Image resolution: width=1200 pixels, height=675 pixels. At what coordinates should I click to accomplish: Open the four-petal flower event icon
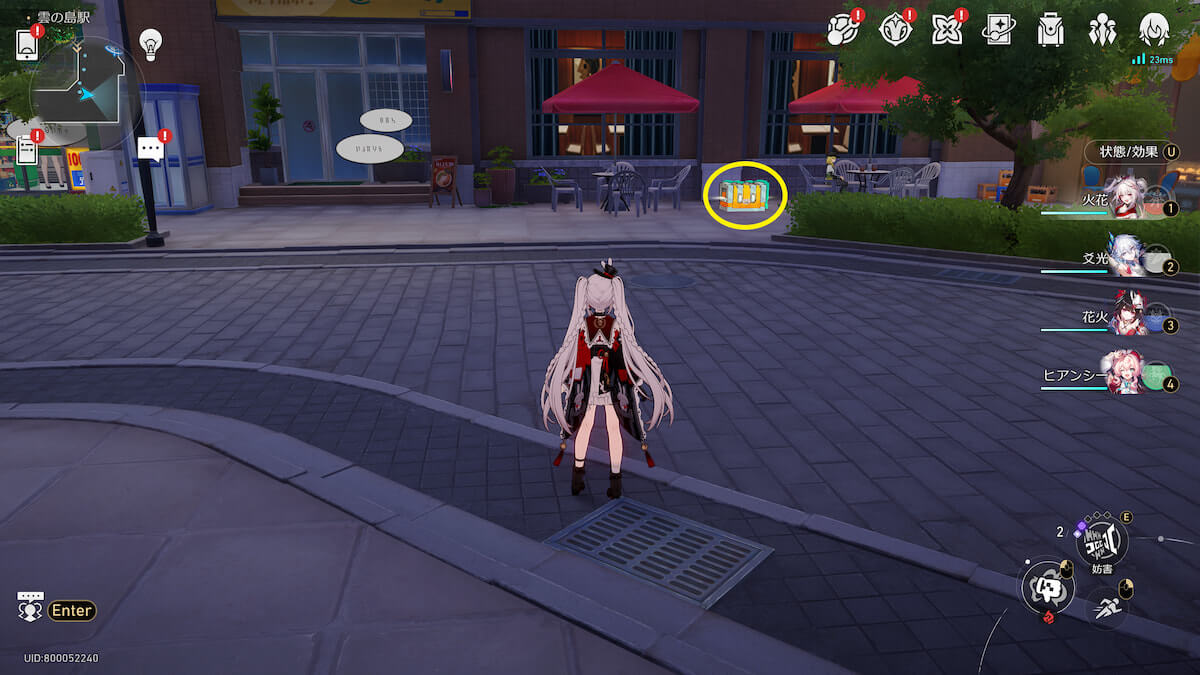[946, 30]
